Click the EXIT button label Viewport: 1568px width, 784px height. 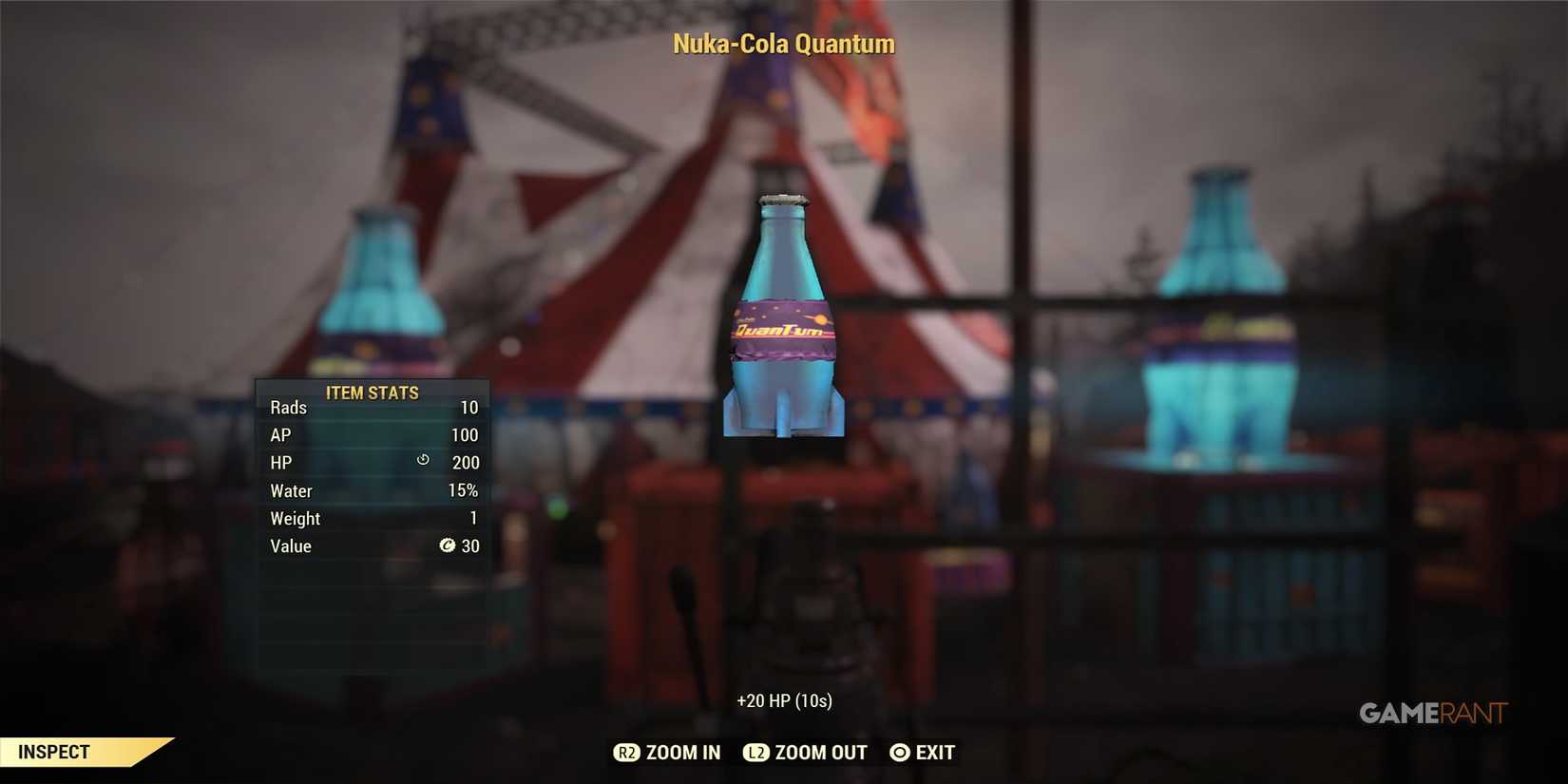point(935,753)
